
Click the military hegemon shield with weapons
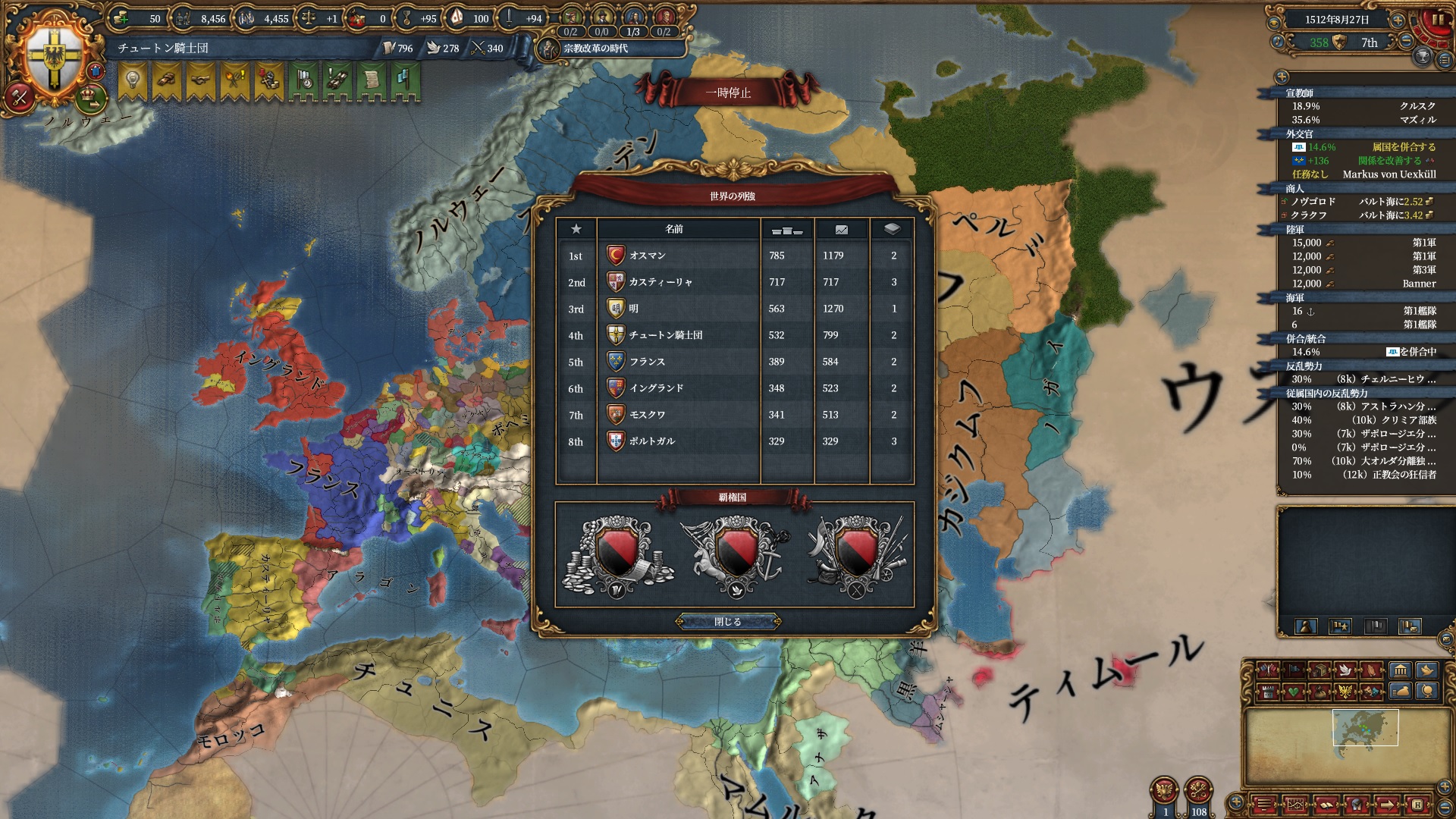pos(857,554)
